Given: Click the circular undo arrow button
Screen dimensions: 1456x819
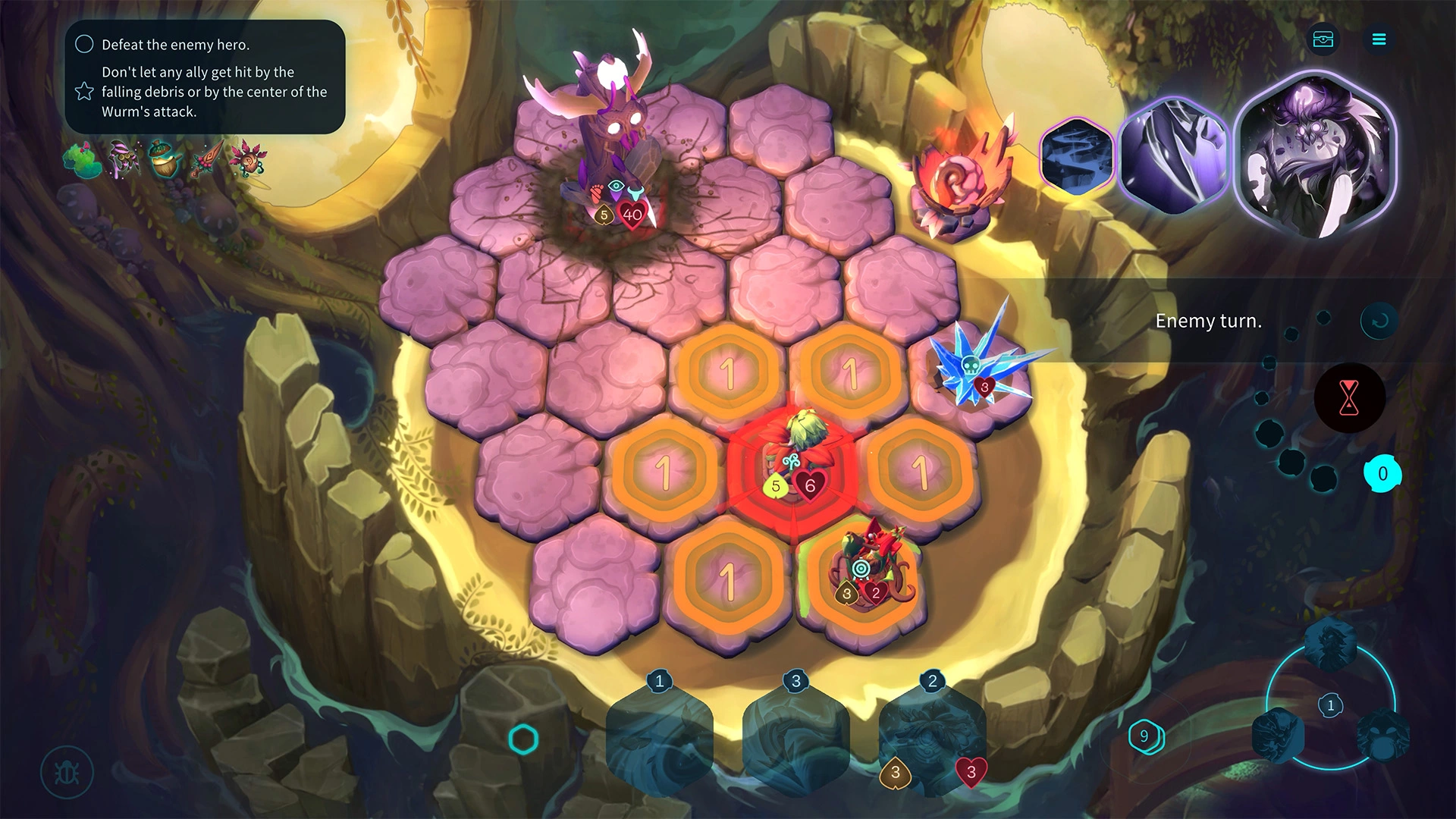Looking at the screenshot, I should pos(1379,321).
